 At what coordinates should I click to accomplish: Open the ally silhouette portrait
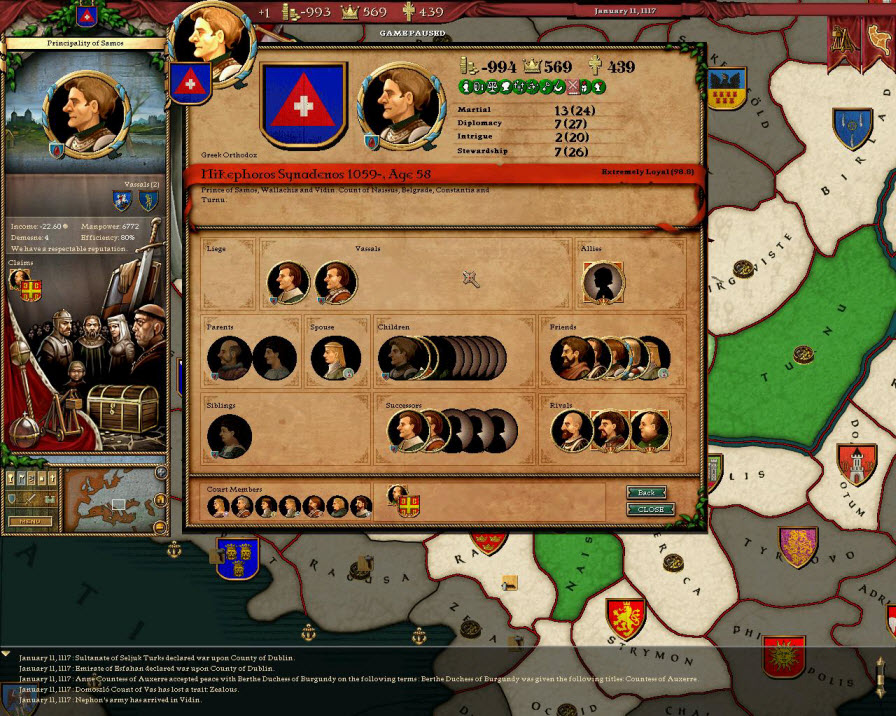pos(603,283)
